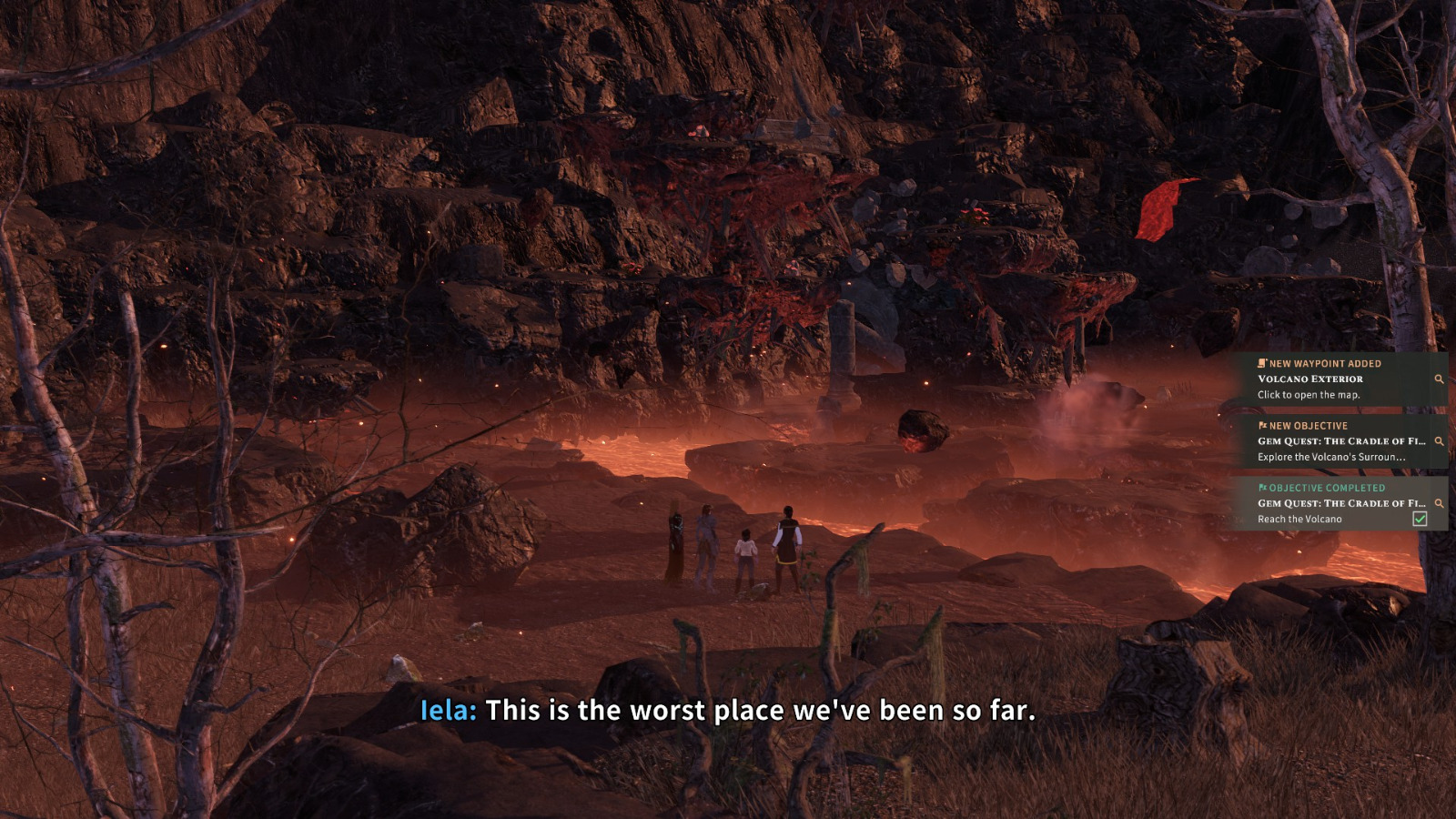Viewport: 1456px width, 819px height.
Task: Click the magnifier icon beside Volcano Exterior
Action: pyautogui.click(x=1440, y=379)
